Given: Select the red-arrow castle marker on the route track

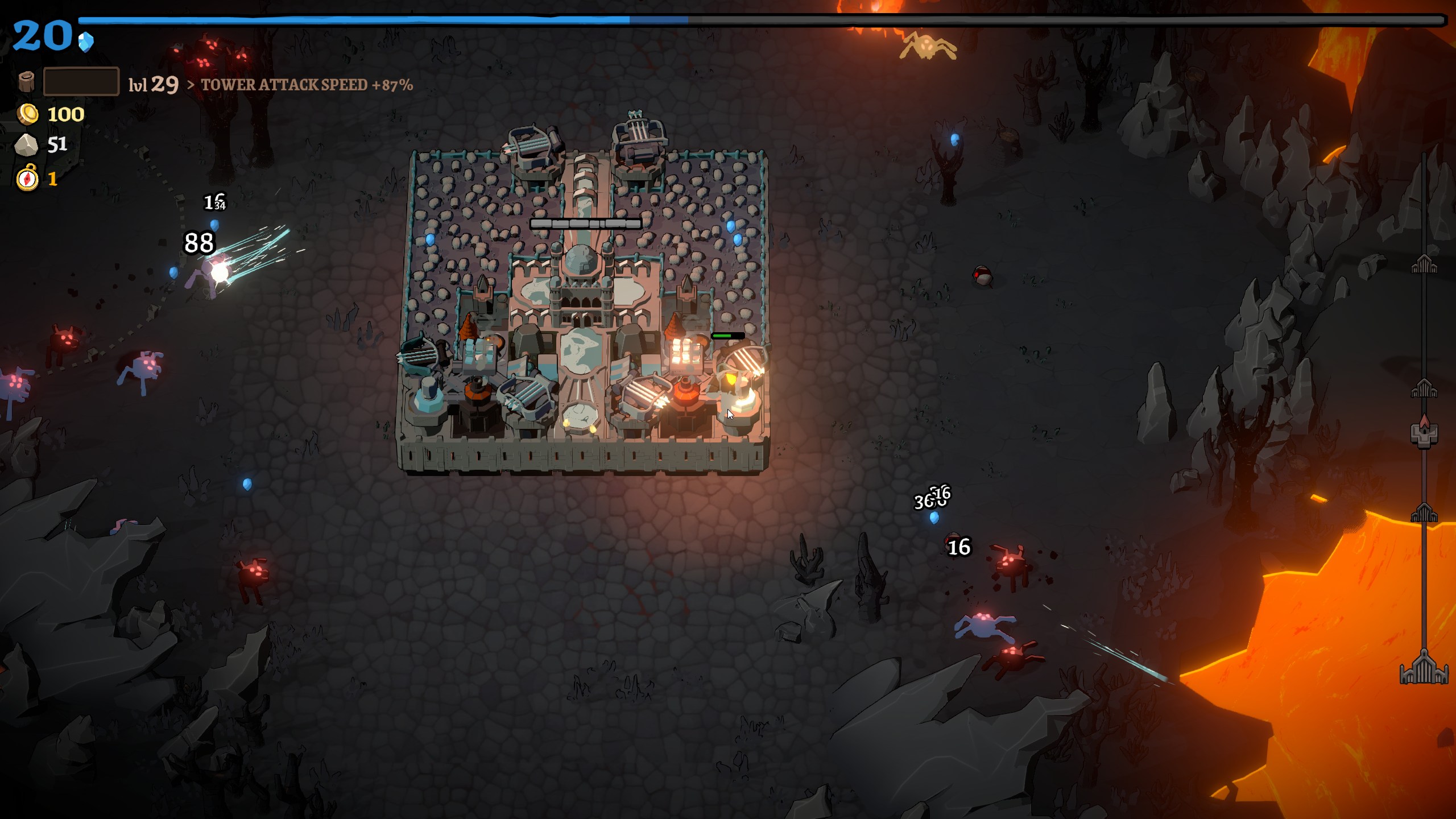Looking at the screenshot, I should (x=1424, y=432).
